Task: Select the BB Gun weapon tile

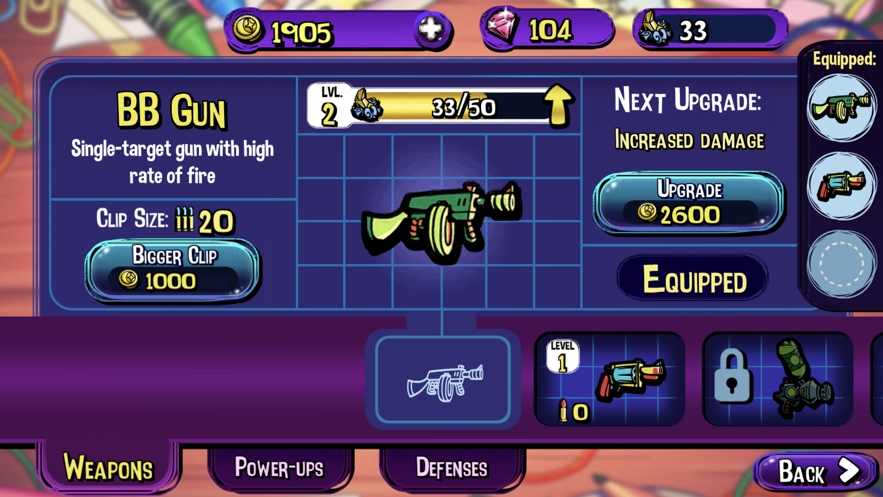Action: (x=443, y=380)
